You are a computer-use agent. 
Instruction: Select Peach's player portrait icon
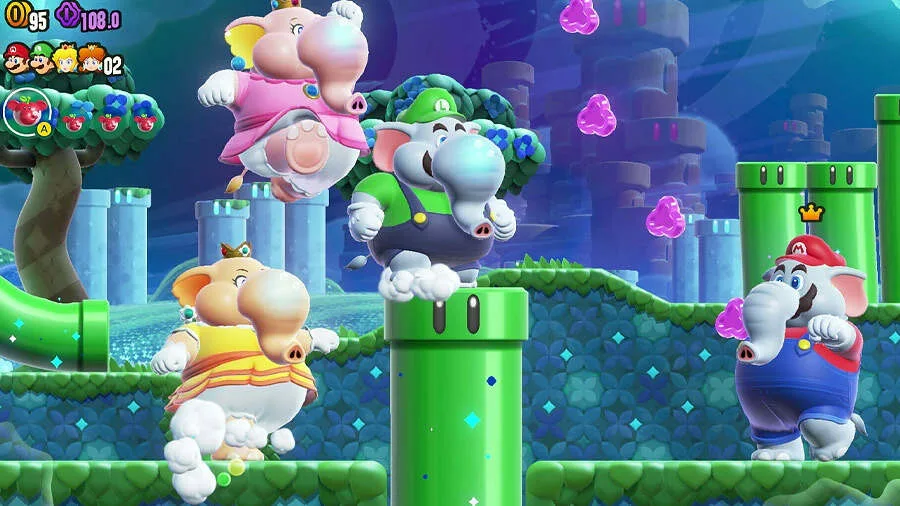(x=67, y=60)
